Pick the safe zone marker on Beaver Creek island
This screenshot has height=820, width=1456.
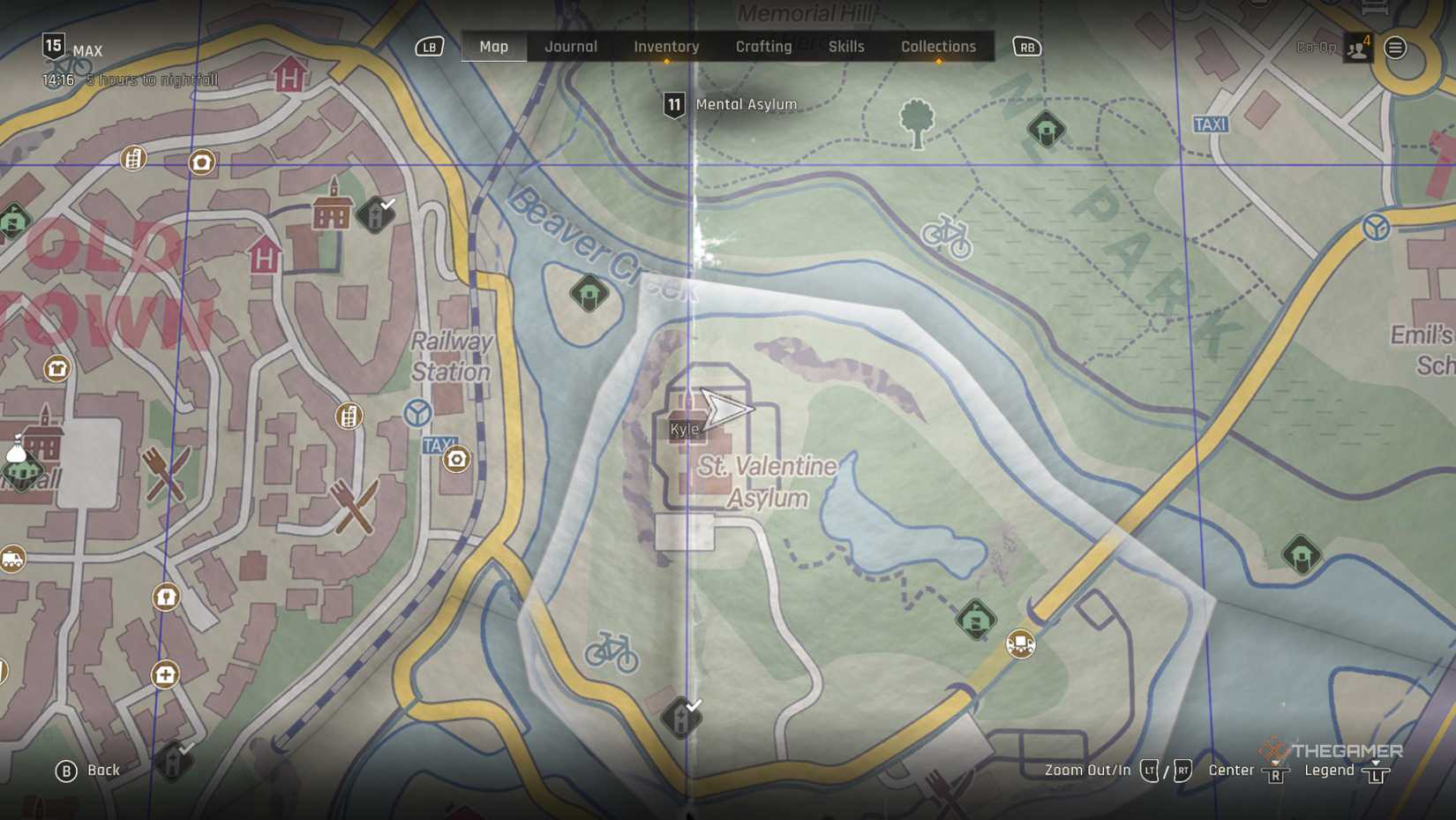[589, 294]
